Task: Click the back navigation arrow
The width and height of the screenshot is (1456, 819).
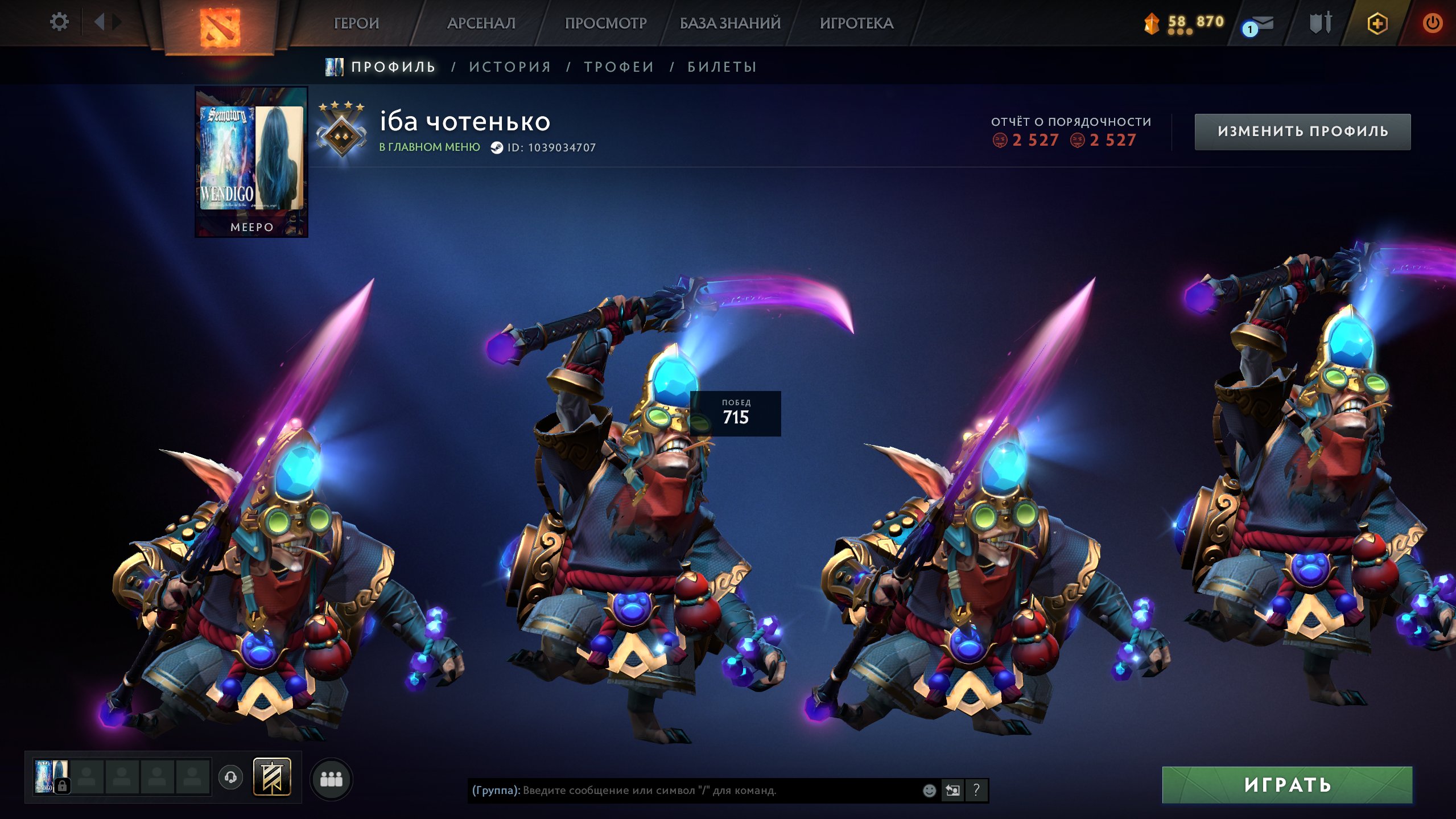Action: pos(100,22)
